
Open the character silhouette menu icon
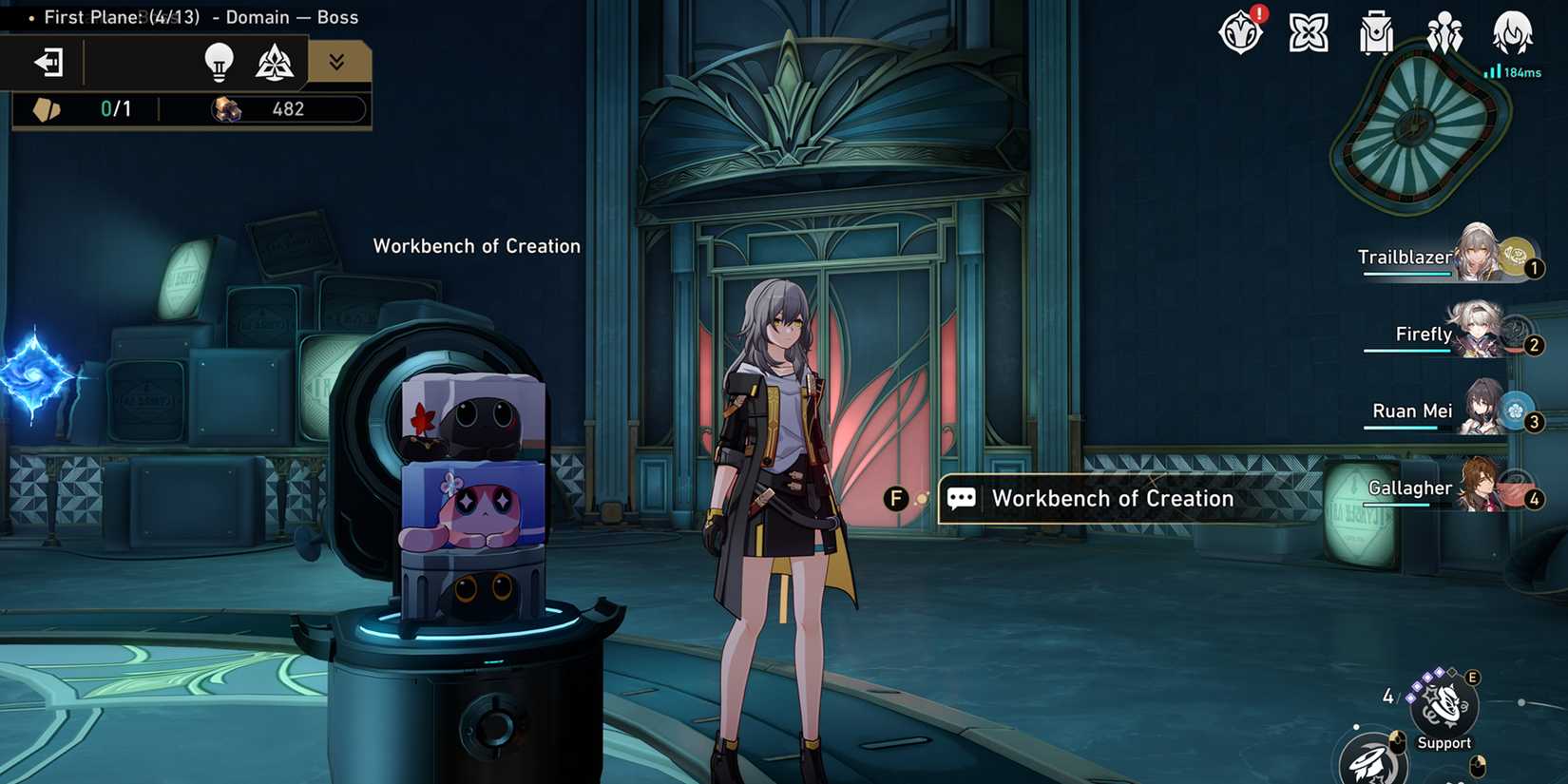tap(1511, 34)
